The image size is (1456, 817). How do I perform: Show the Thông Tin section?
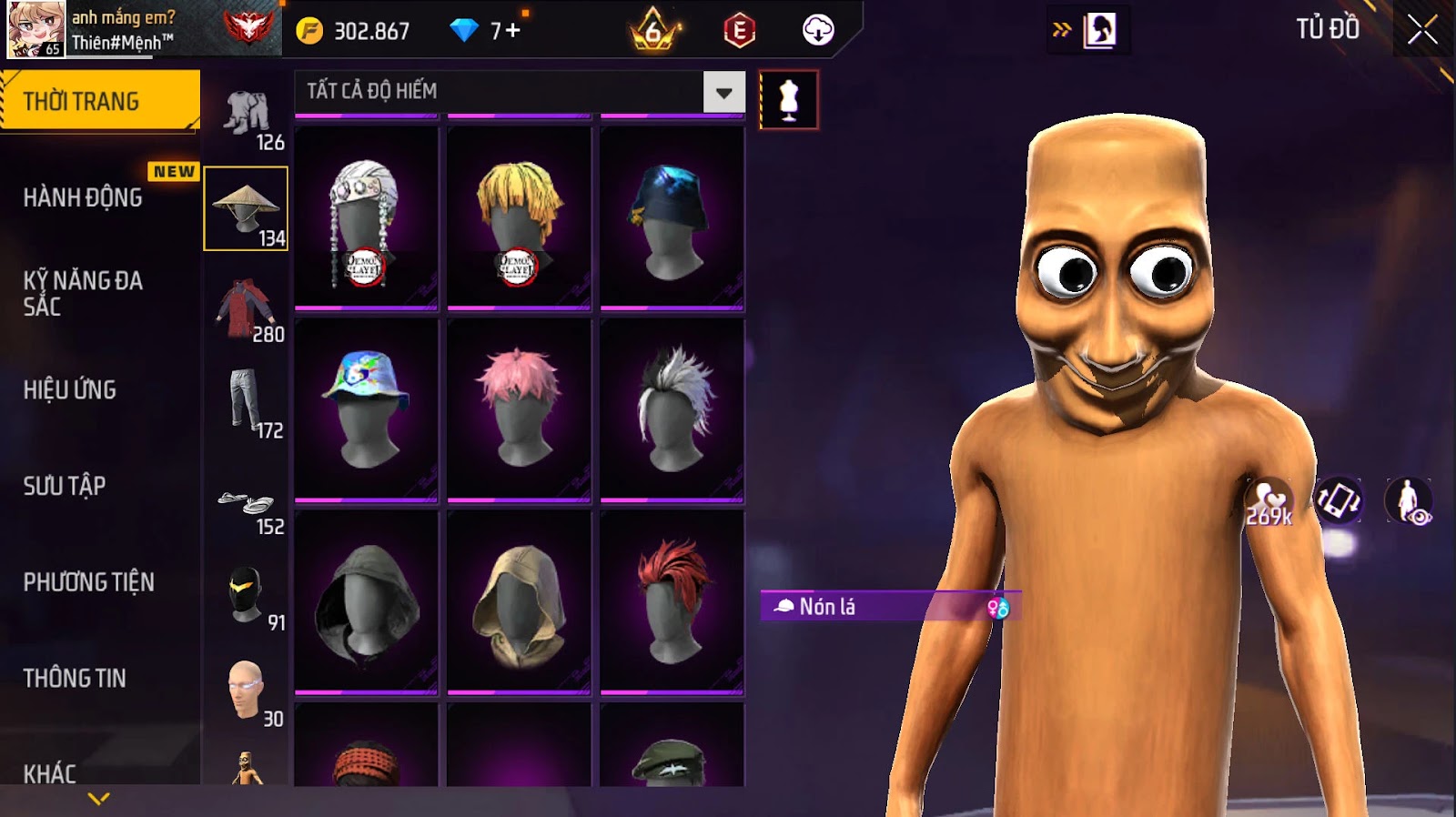75,678
